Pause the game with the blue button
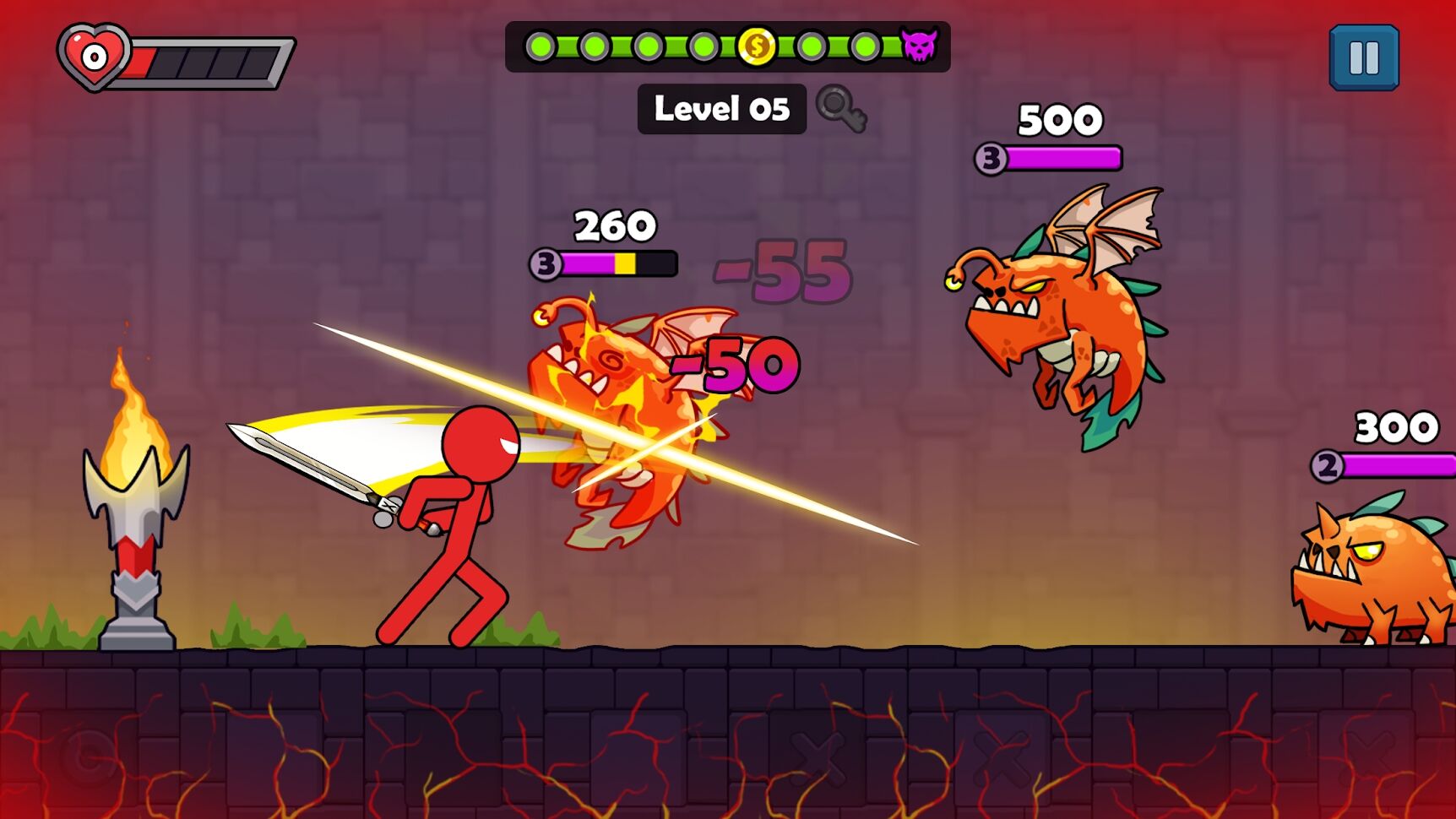The image size is (1456, 819). 1364,58
